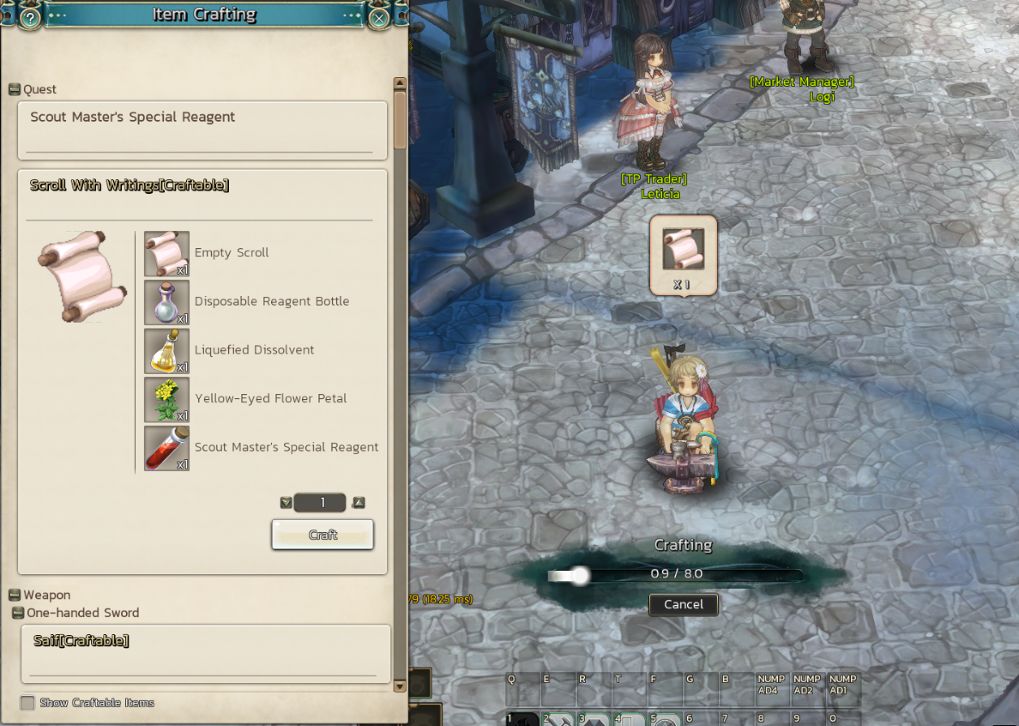This screenshot has width=1019, height=726.
Task: Edit the craft quantity field
Action: 321,503
